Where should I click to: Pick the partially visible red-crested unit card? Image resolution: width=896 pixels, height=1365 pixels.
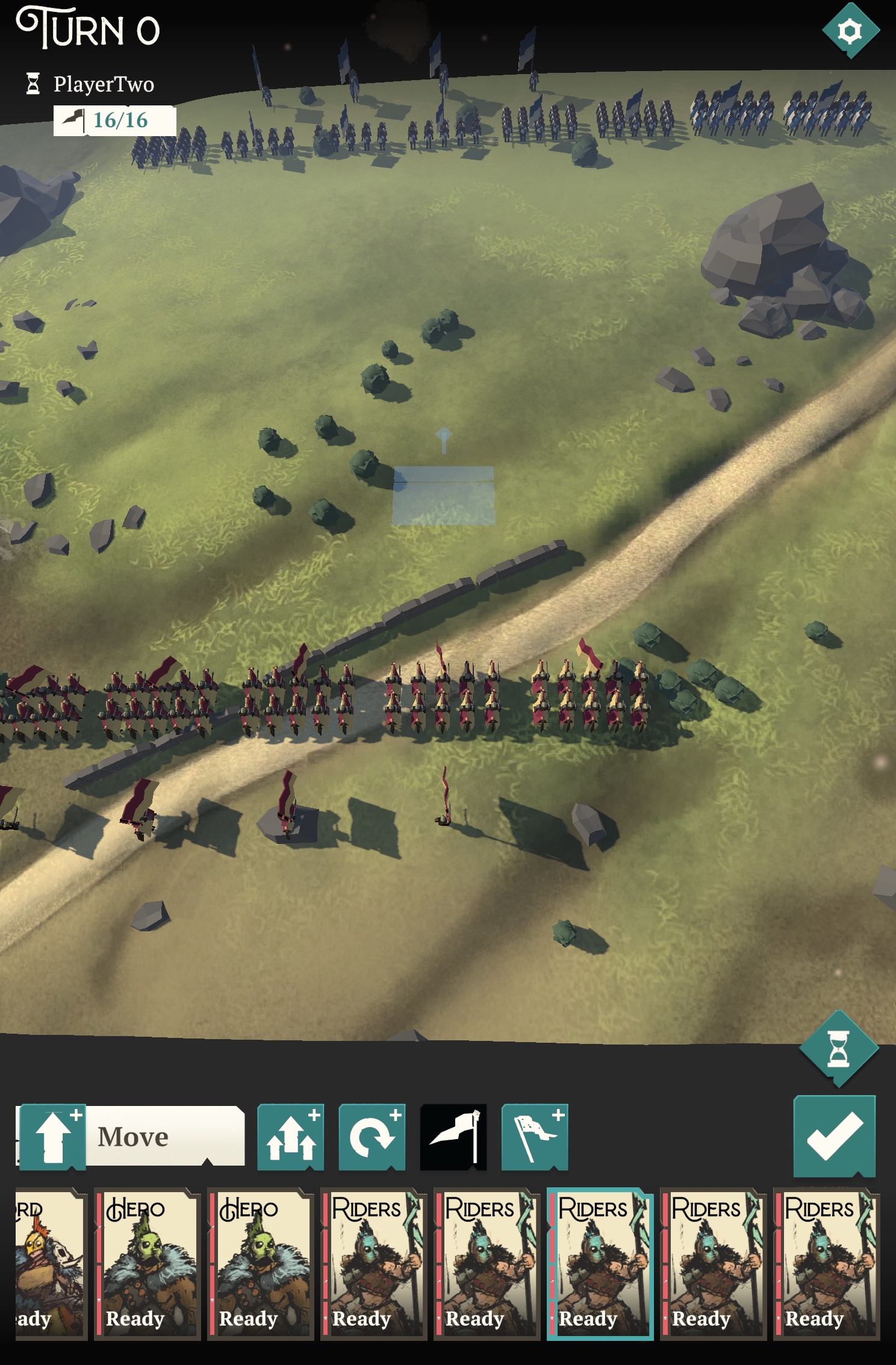49,1263
